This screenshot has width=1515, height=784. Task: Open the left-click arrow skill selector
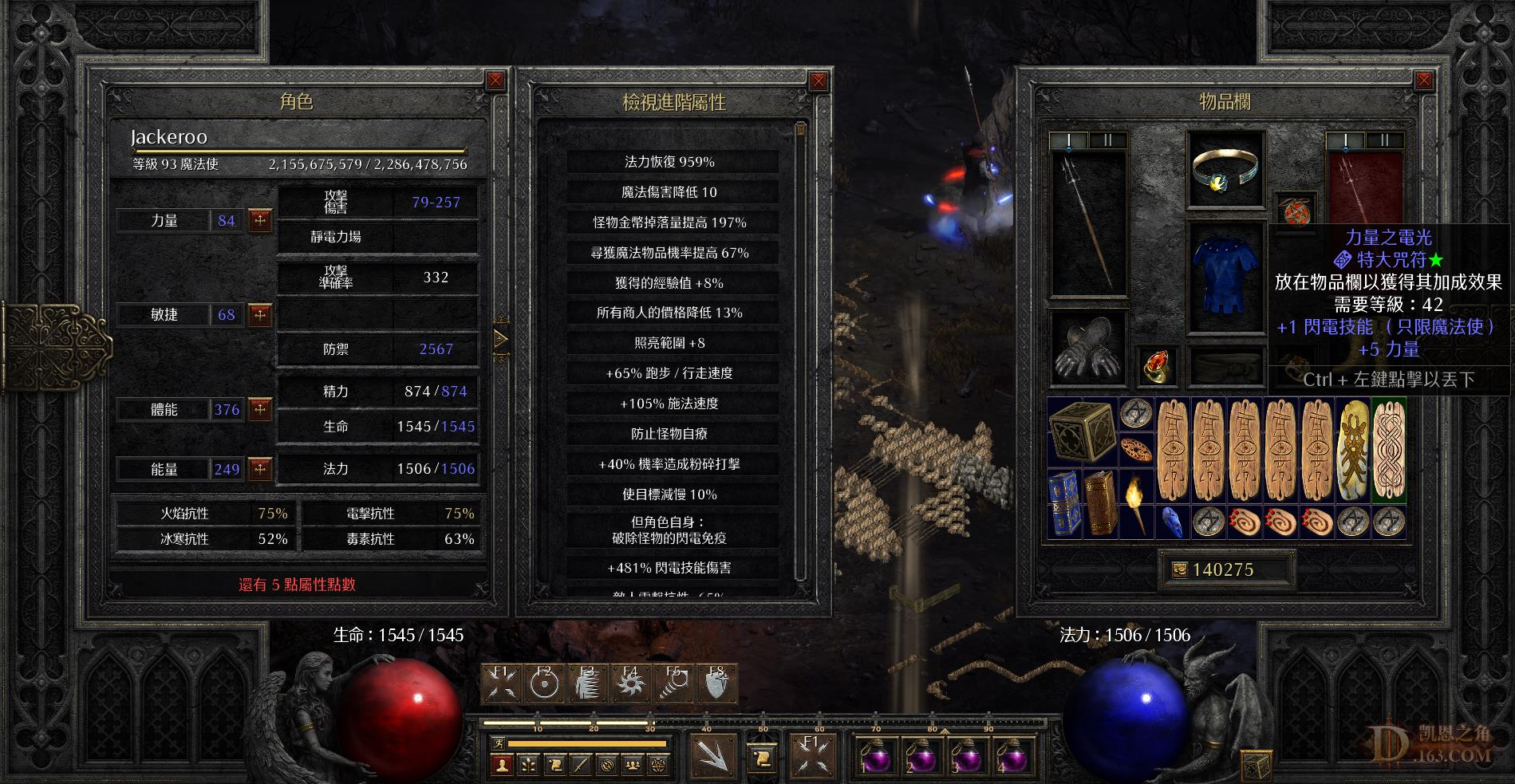(711, 754)
